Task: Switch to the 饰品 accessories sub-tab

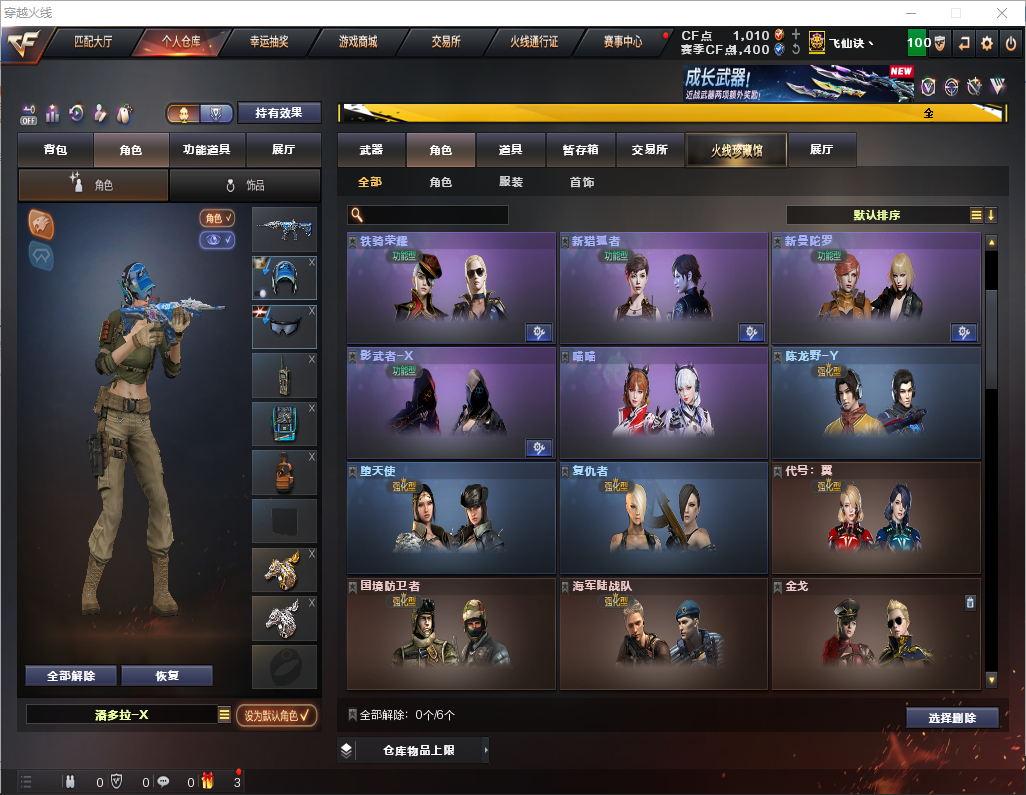Action: tap(245, 185)
